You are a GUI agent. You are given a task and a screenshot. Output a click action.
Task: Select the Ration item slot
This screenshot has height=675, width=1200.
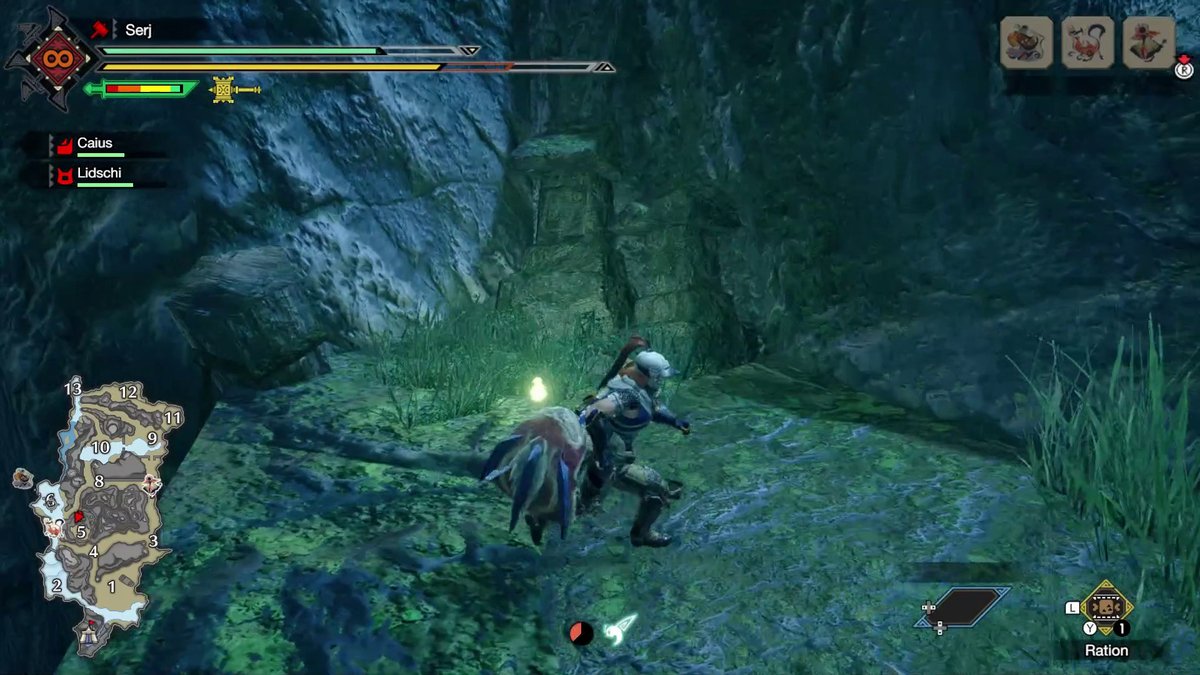tap(1106, 608)
